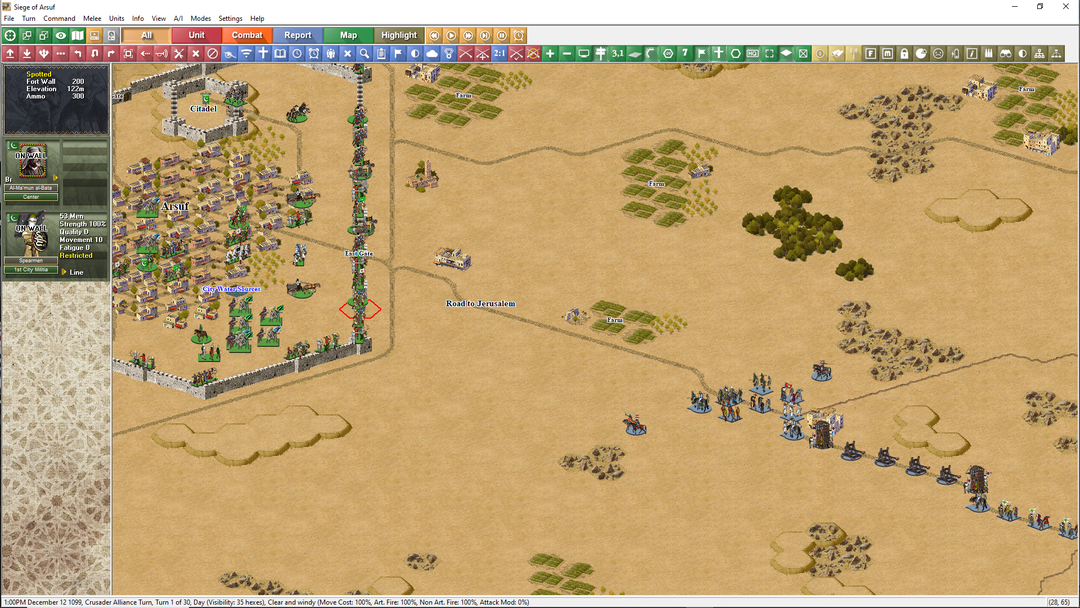Zoom in with the plus magnifier button
The width and height of the screenshot is (1080, 608).
(x=550, y=53)
